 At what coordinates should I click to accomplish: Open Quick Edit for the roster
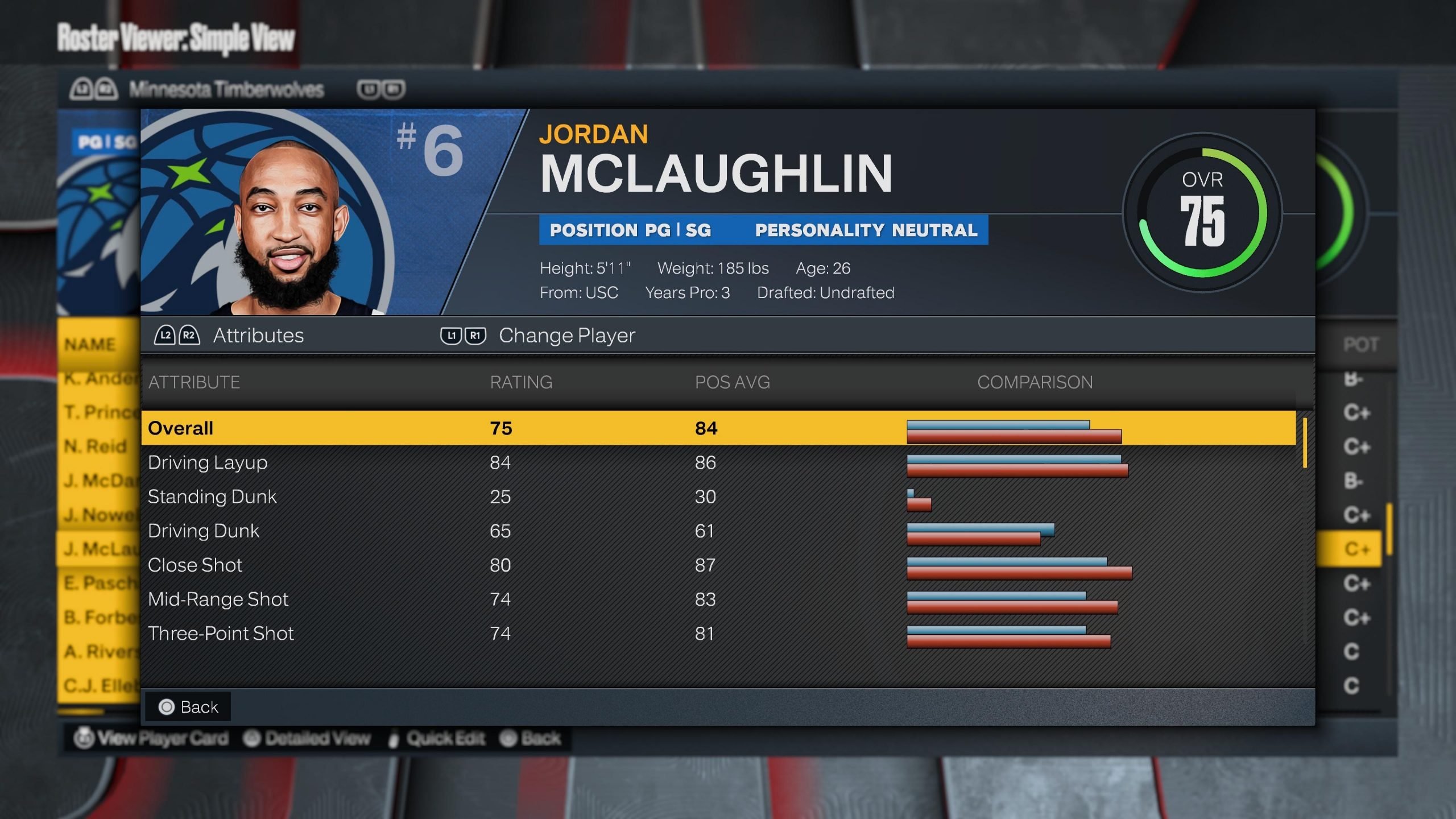[437, 738]
